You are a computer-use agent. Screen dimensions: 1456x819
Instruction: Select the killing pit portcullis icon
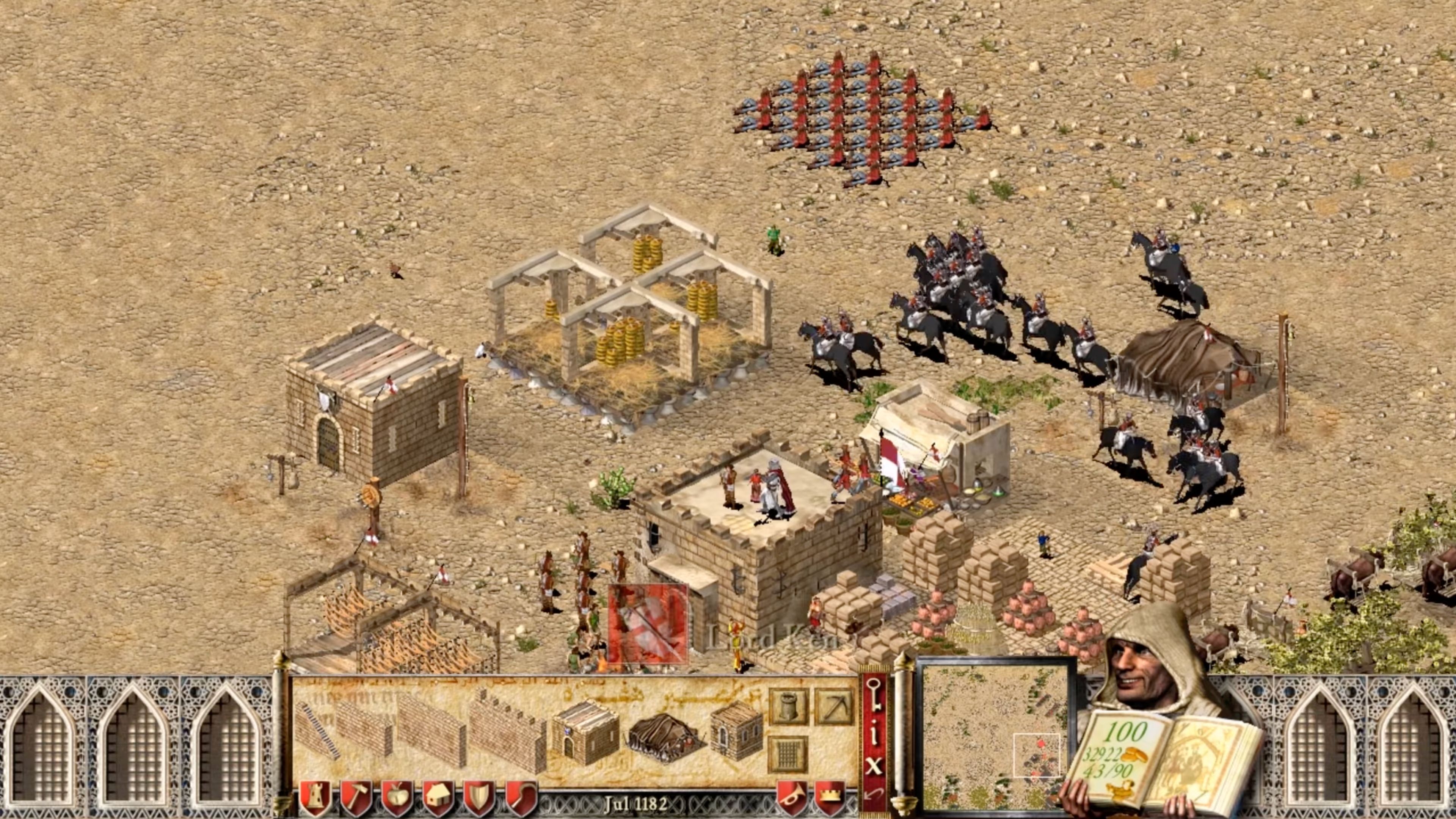coord(788,754)
